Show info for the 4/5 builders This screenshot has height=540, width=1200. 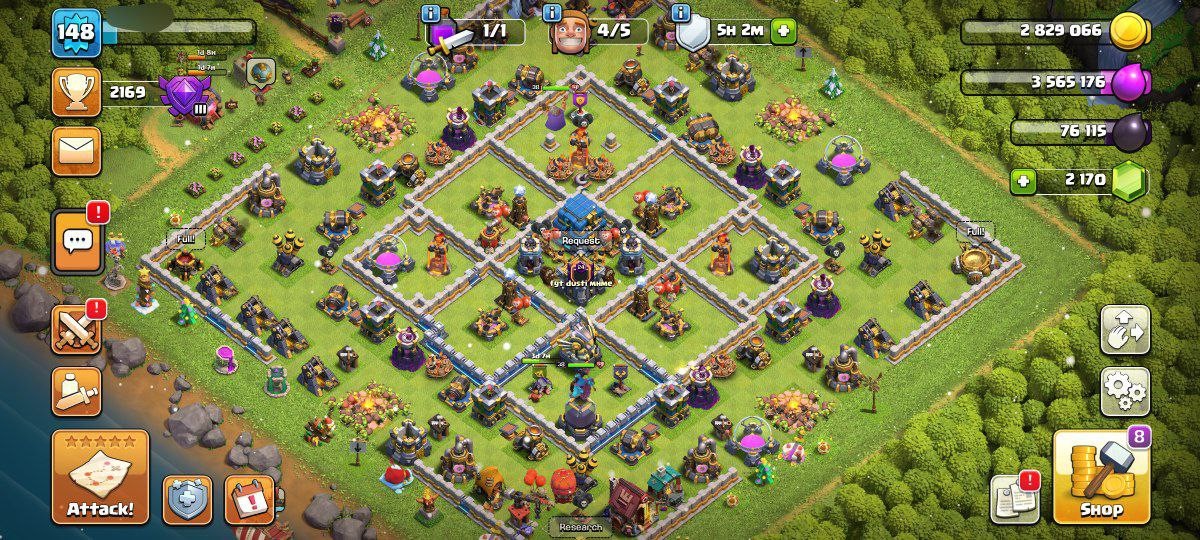(552, 14)
